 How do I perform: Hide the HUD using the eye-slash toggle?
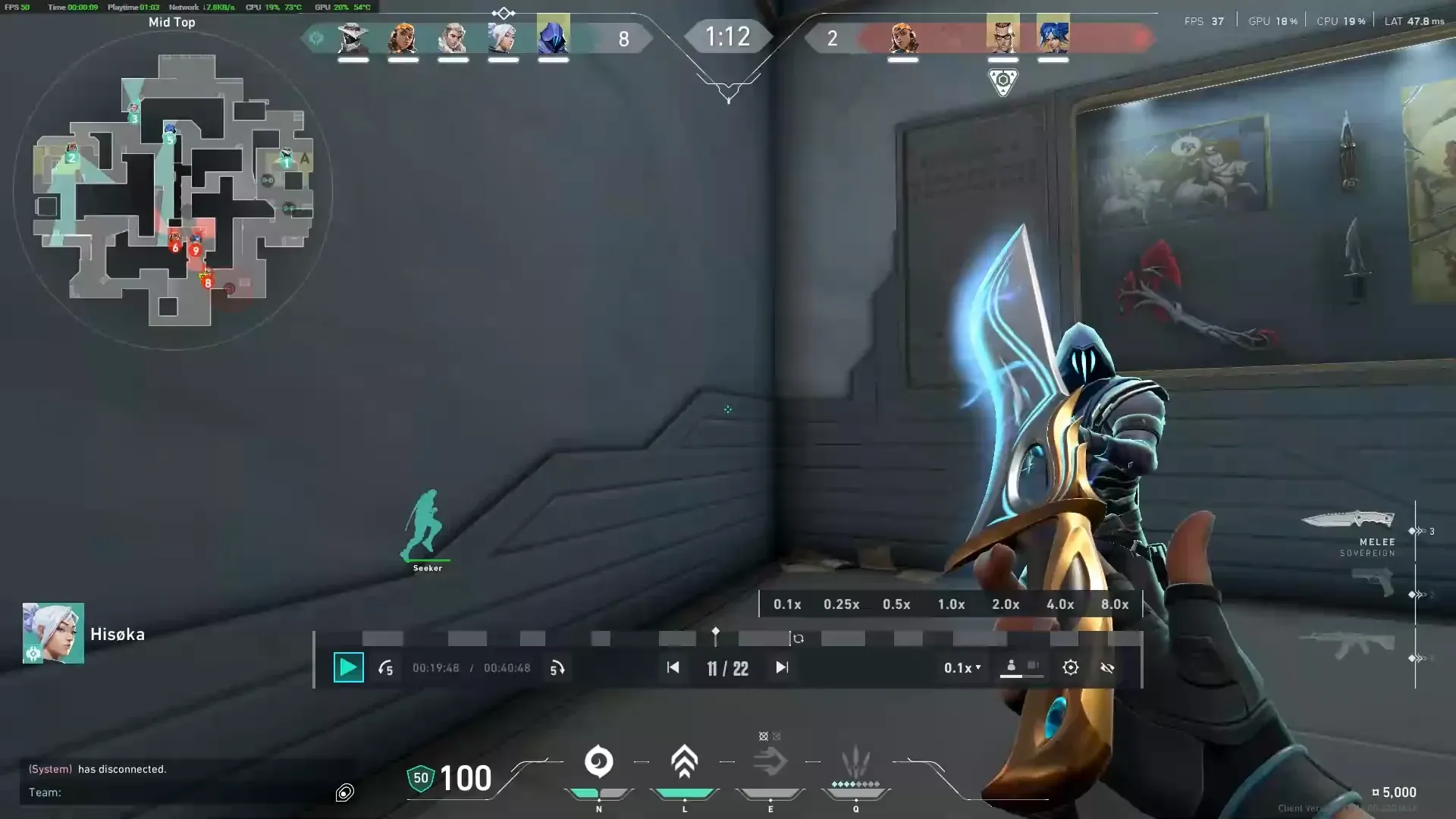click(1107, 668)
